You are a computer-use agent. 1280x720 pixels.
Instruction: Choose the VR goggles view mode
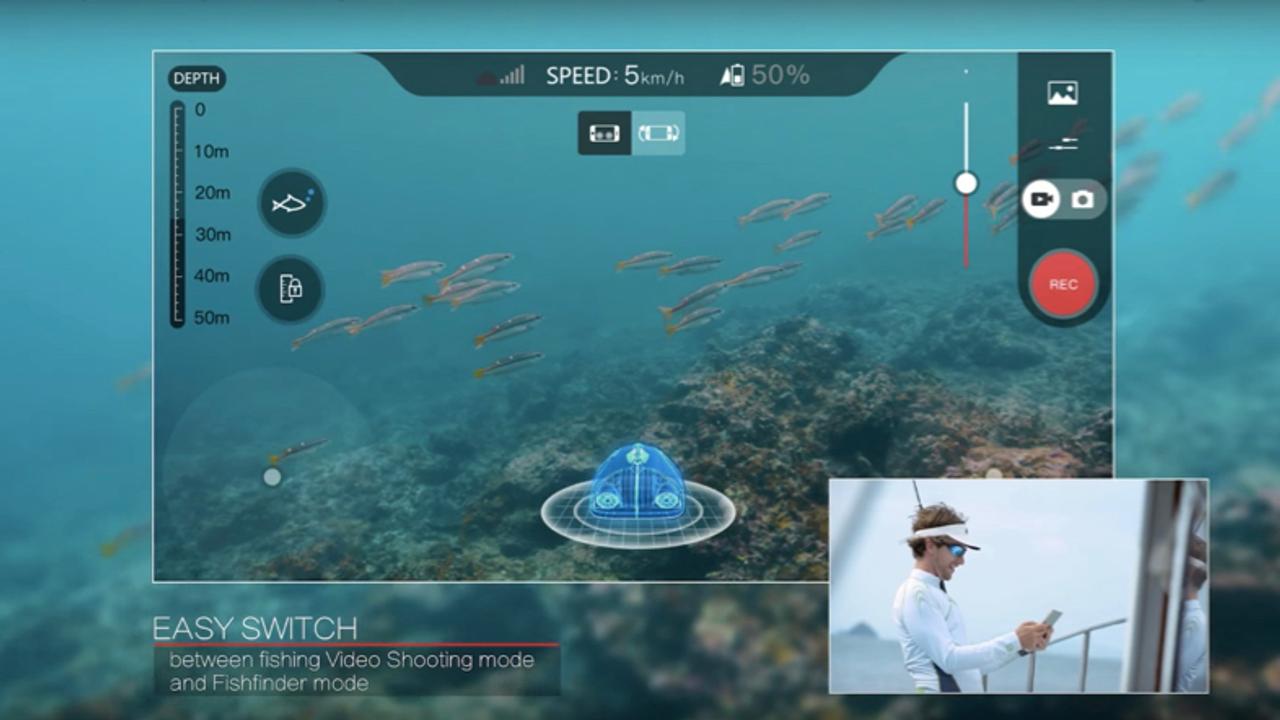[604, 133]
